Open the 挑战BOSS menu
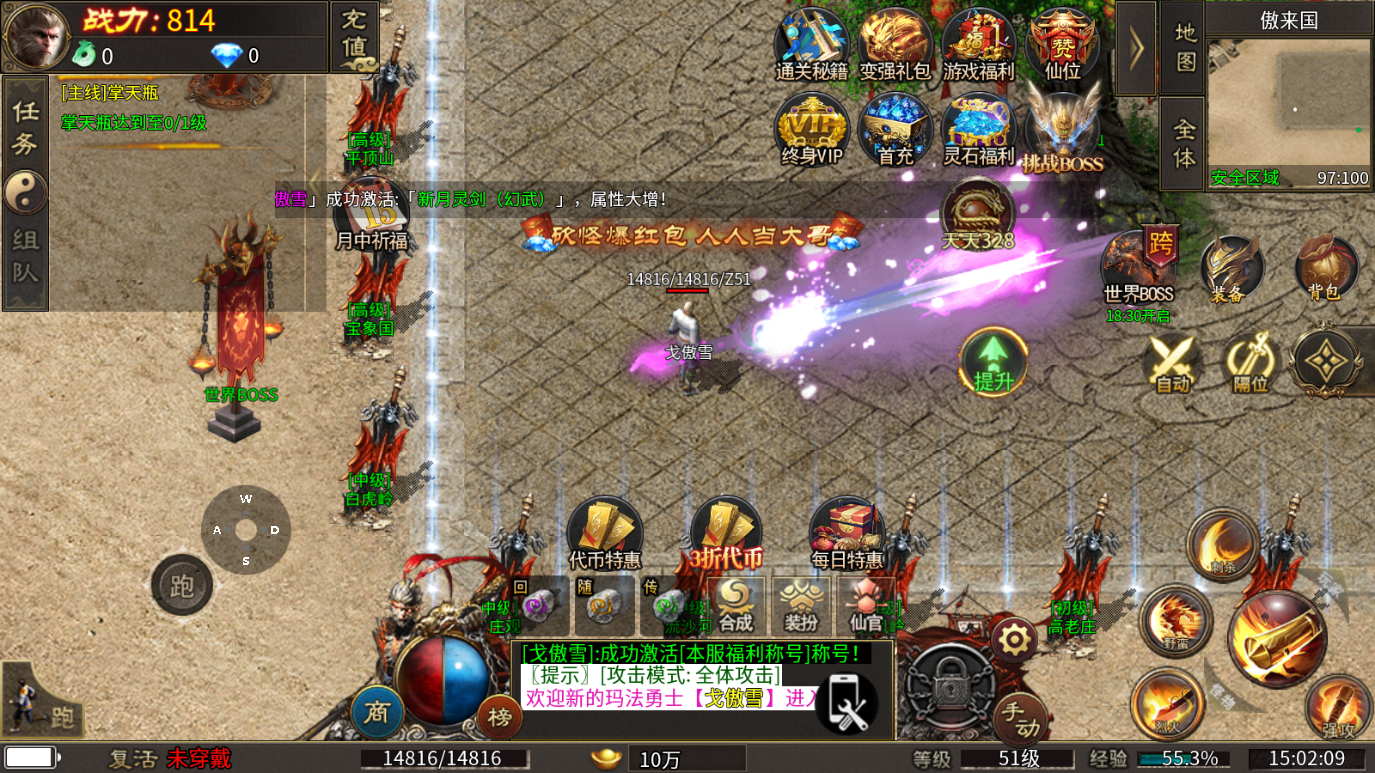Viewport: 1375px width, 773px height. tap(1062, 134)
